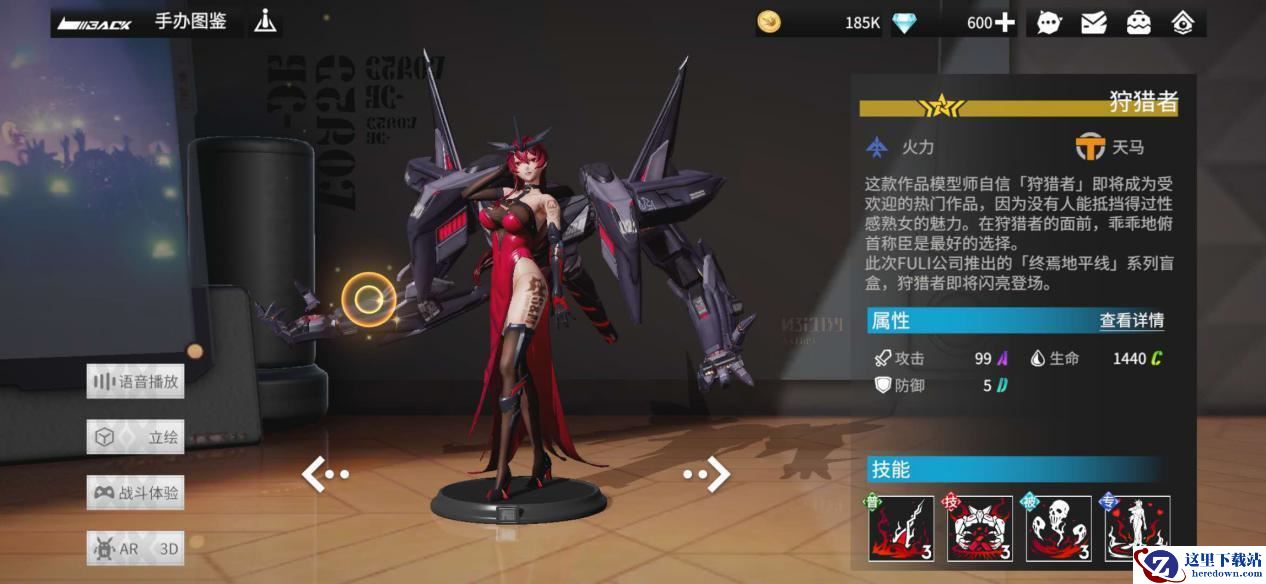Open the backpack inventory icon

(1138, 22)
